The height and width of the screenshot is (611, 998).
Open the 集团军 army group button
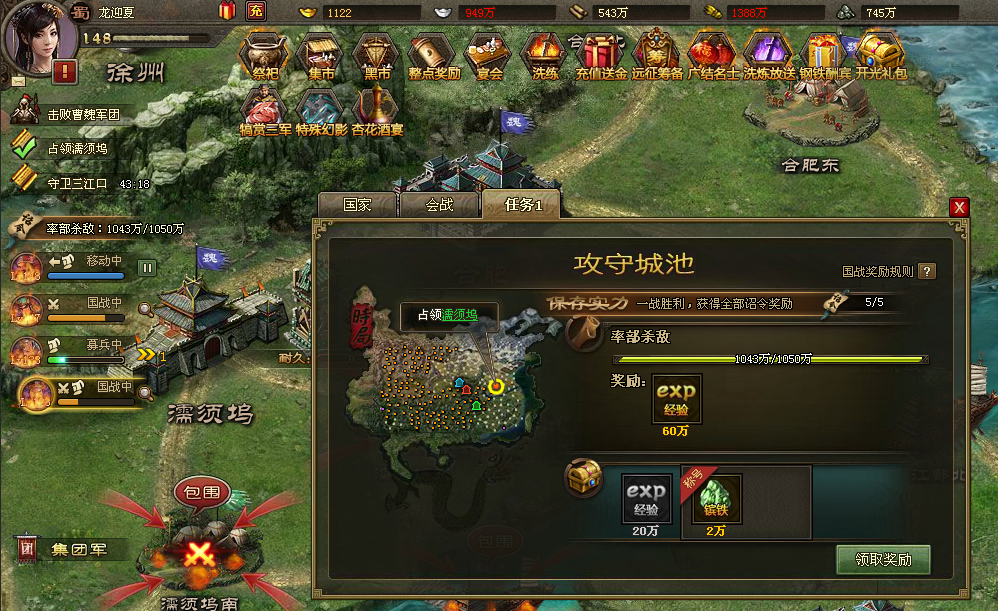(x=72, y=549)
